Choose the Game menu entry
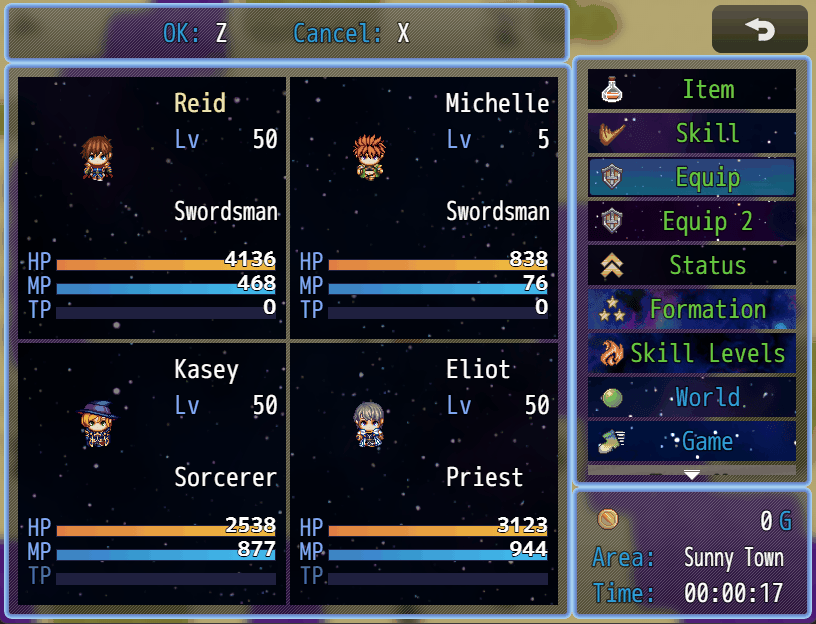The image size is (816, 624). pos(692,441)
